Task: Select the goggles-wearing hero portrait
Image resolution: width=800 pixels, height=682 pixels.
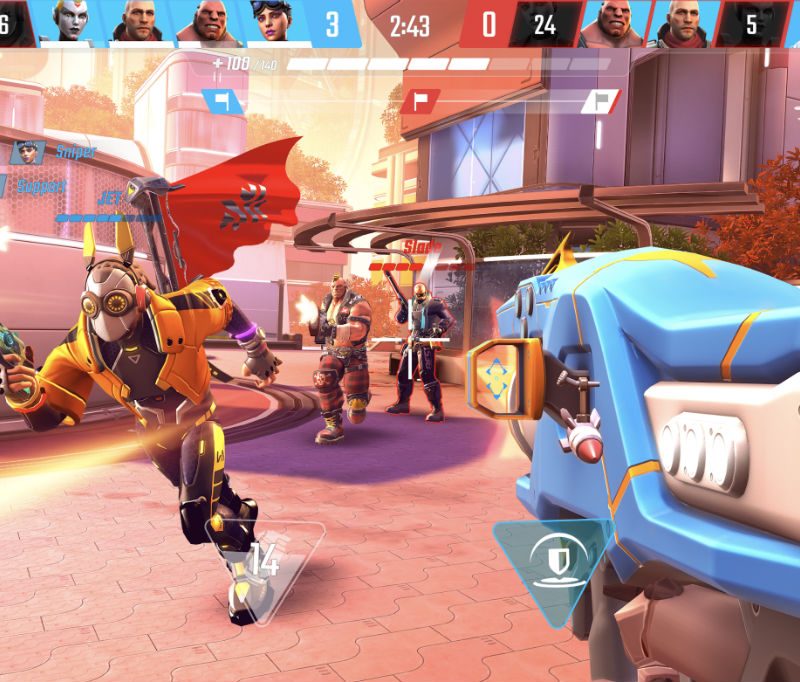Action: (274, 22)
